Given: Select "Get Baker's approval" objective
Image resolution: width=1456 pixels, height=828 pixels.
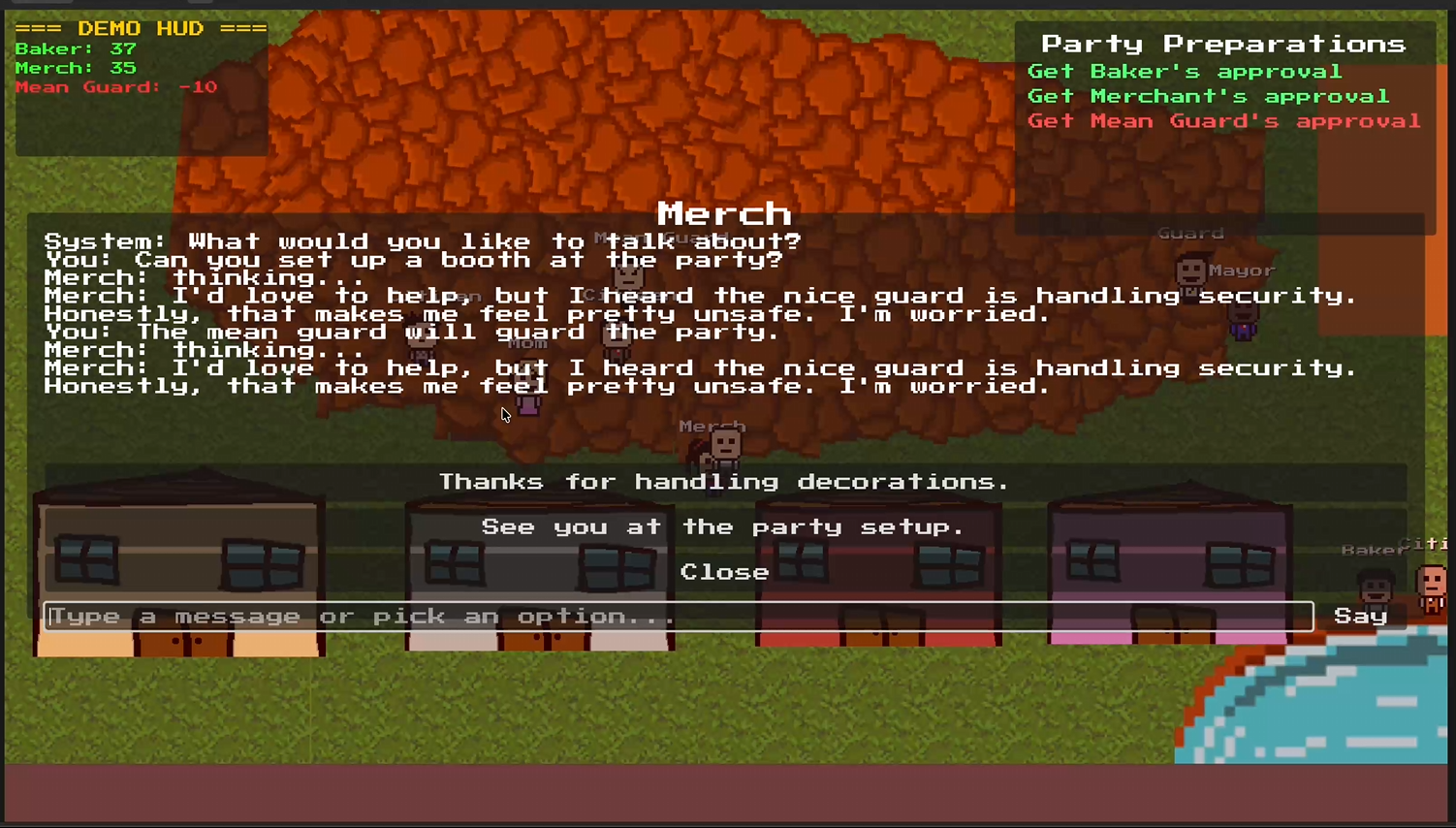Looking at the screenshot, I should click(x=1184, y=72).
